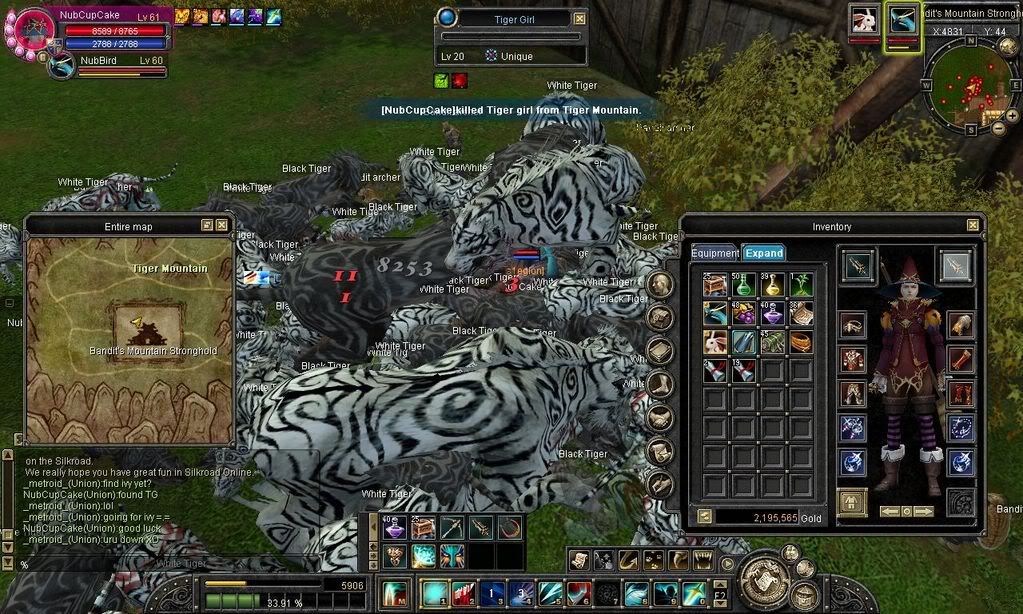Activate the skill in hotbar slot 1
This screenshot has height=614, width=1023.
[x=434, y=593]
